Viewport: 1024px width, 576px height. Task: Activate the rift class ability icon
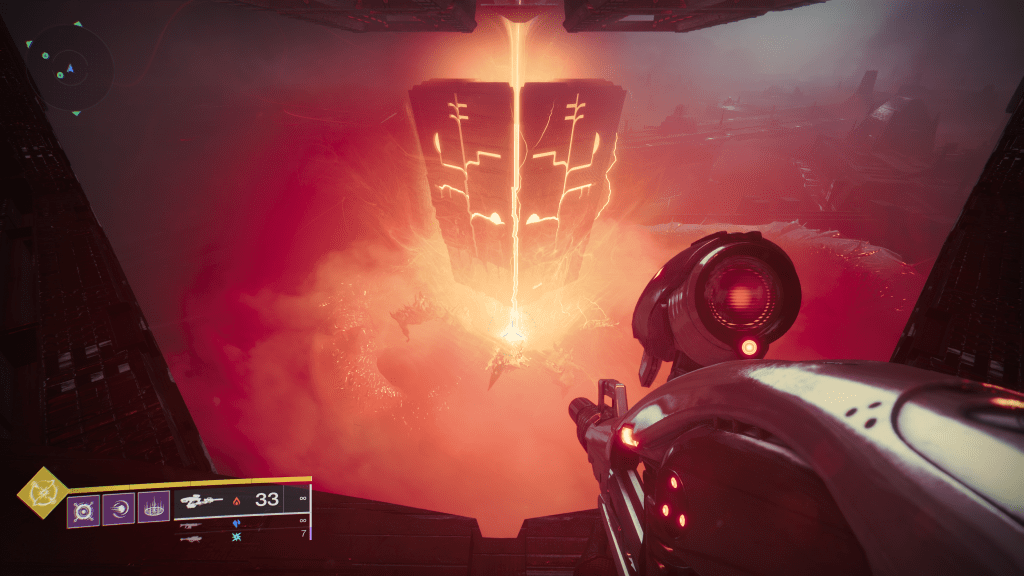point(153,510)
